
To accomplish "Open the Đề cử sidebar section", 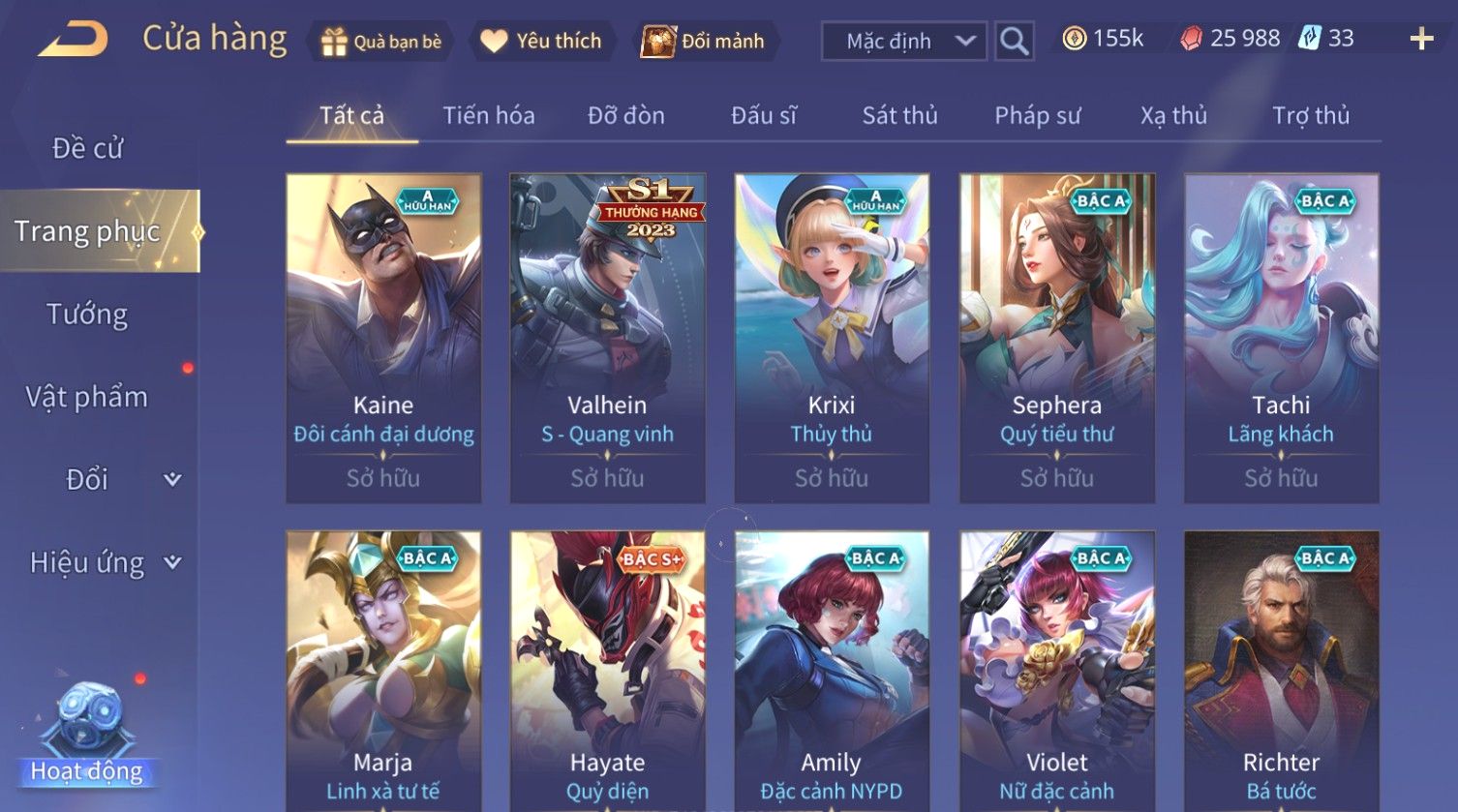I will (x=88, y=148).
